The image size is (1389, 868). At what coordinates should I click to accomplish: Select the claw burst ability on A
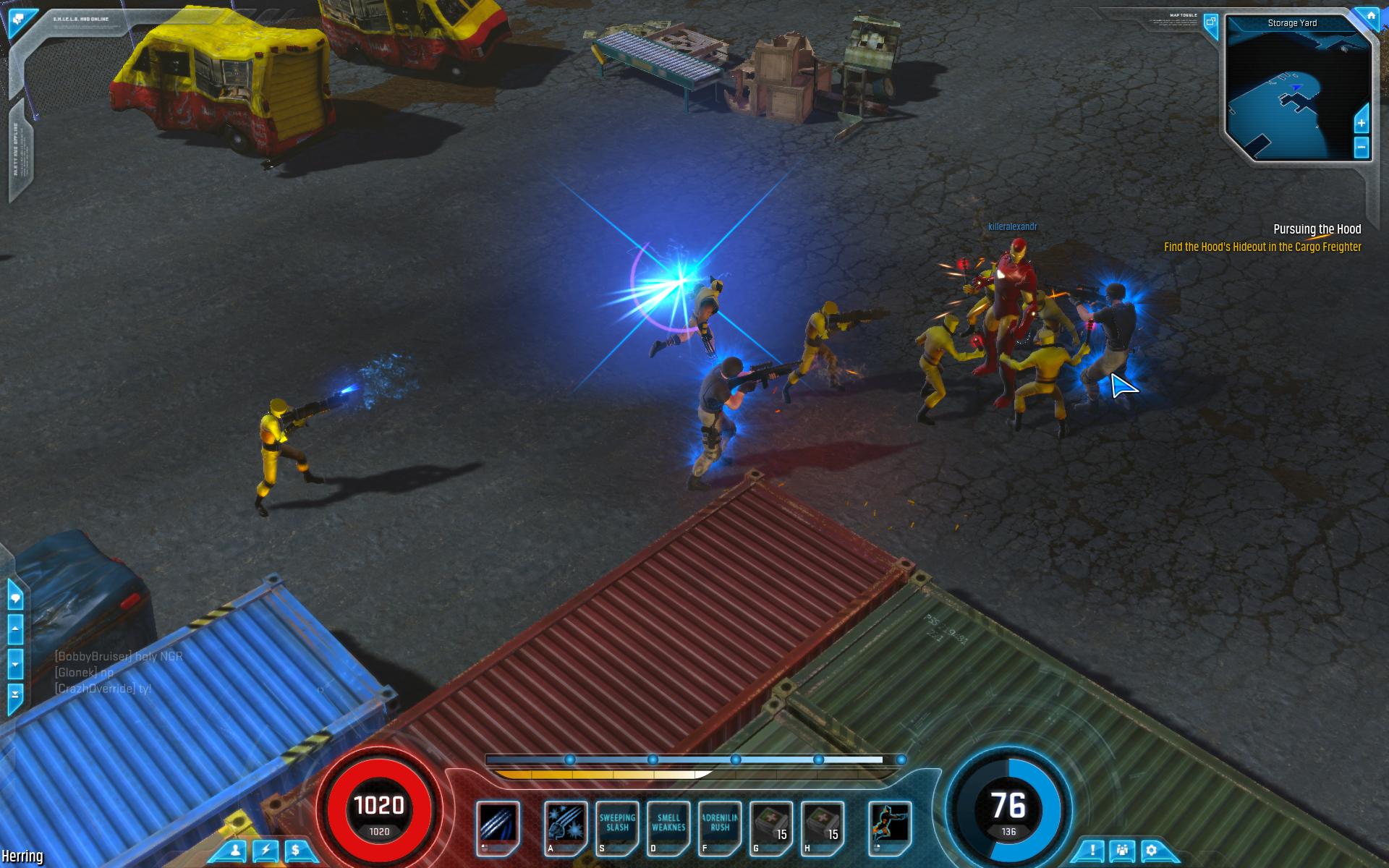pyautogui.click(x=565, y=825)
